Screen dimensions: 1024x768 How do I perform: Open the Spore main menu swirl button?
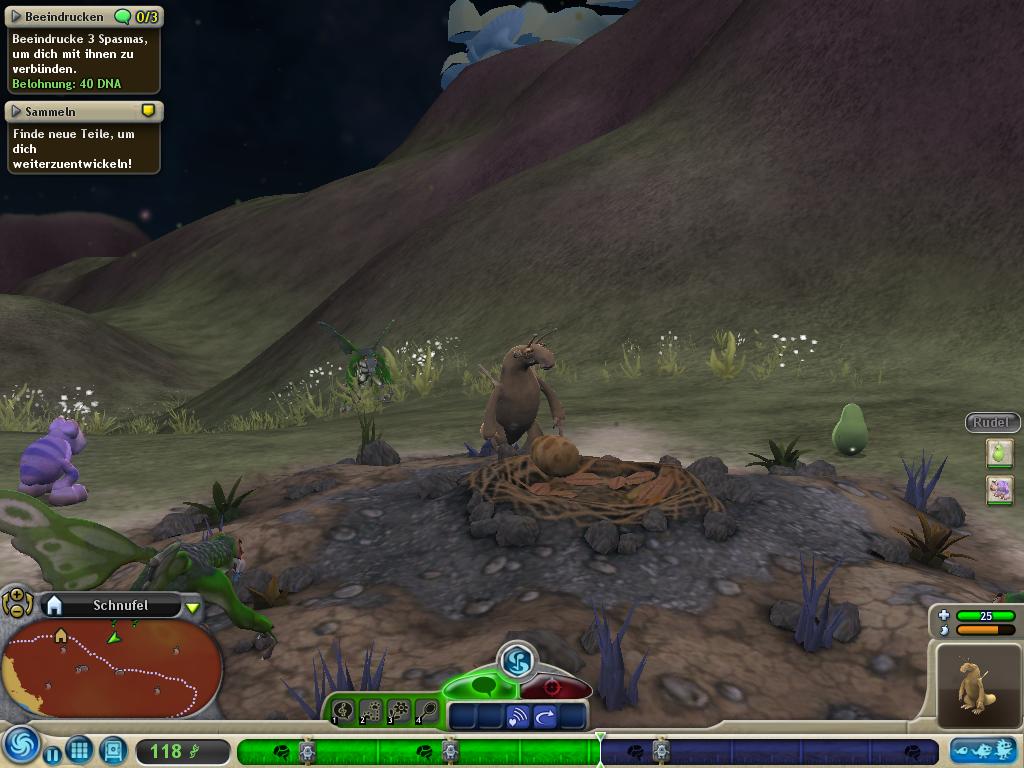pos(19,746)
